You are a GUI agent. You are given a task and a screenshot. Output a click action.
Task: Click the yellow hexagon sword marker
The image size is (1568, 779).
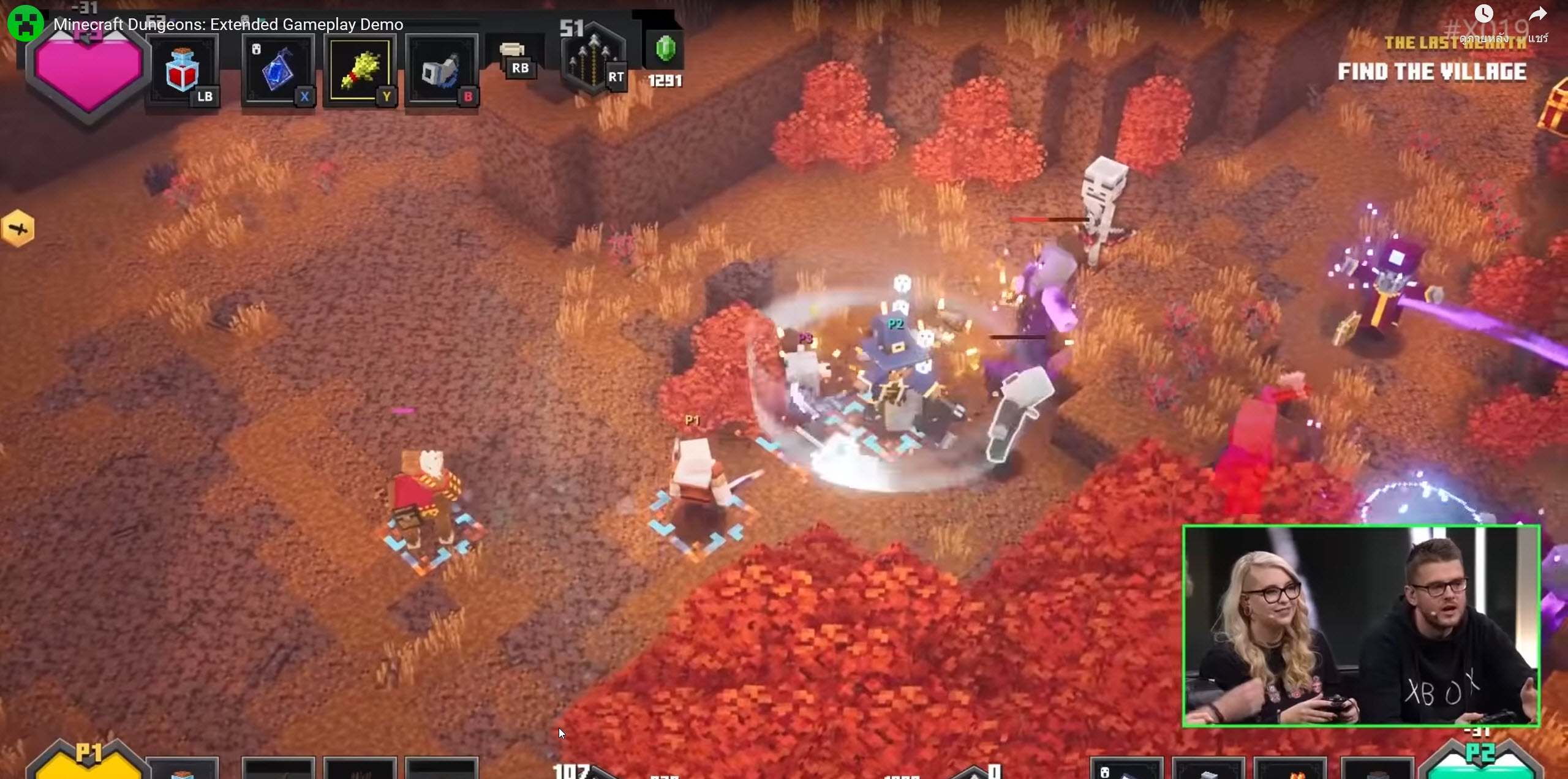click(18, 229)
